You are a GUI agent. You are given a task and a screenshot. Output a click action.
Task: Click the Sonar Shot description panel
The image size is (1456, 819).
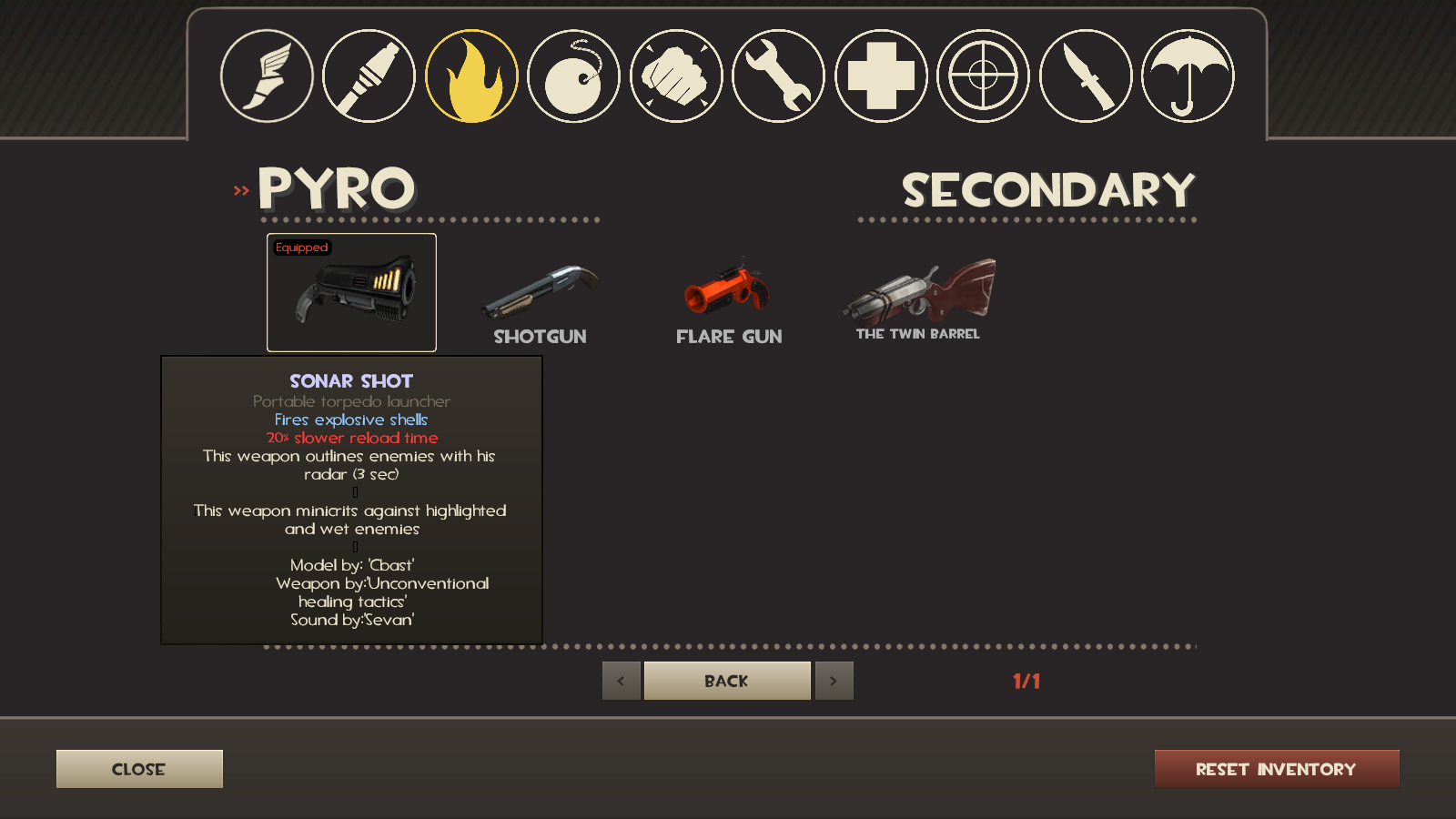pos(351,500)
